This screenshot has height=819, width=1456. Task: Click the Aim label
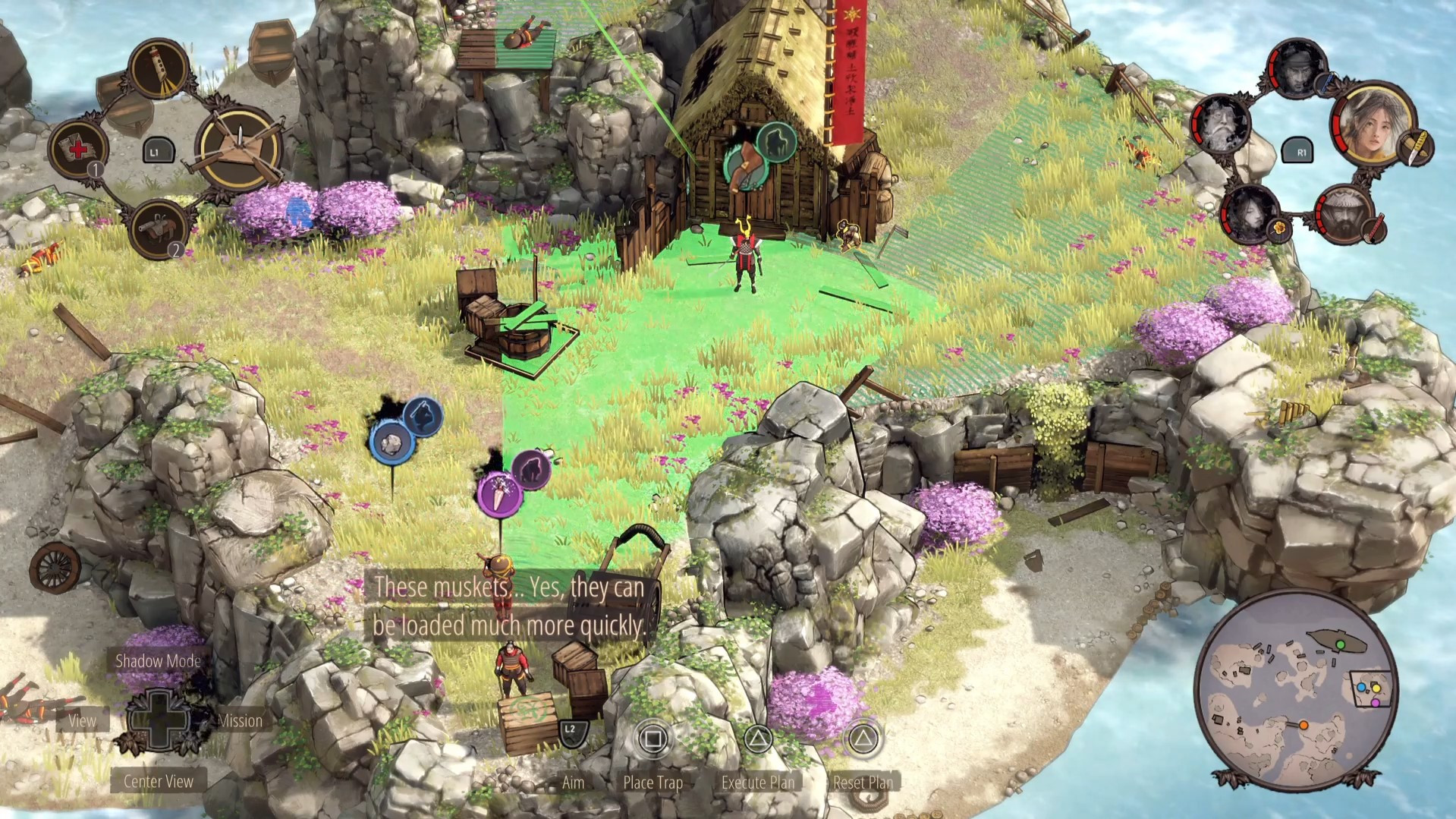tap(573, 782)
